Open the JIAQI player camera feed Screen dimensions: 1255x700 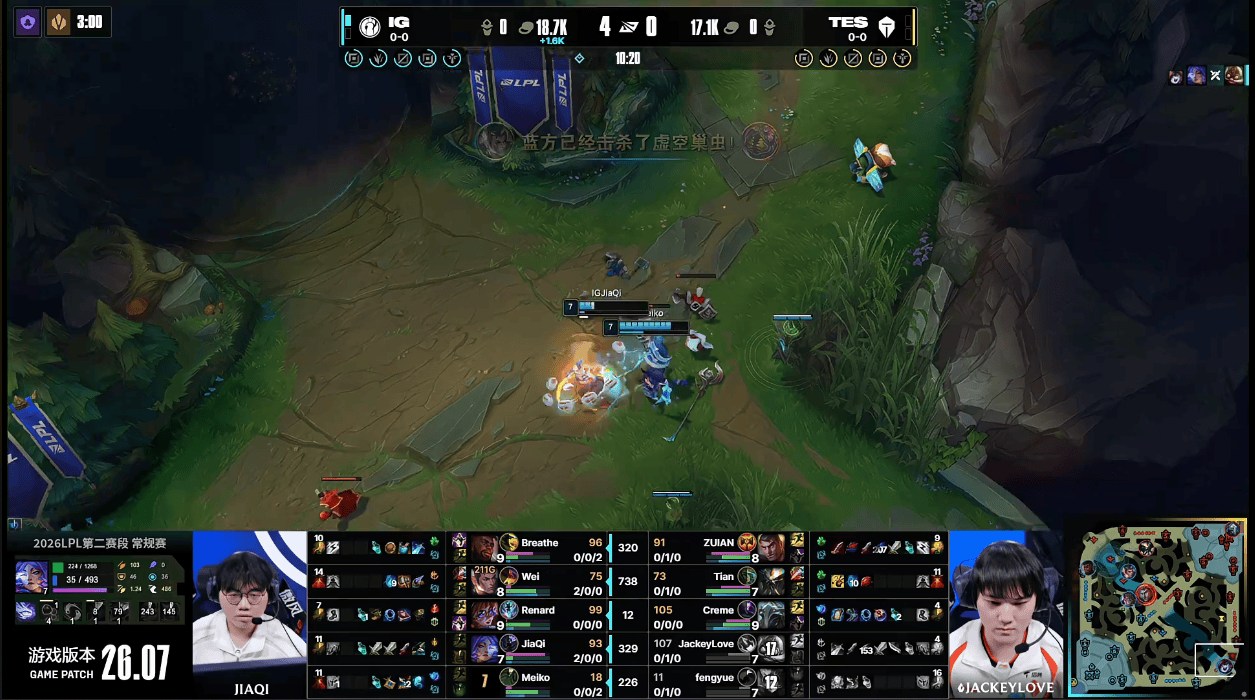(x=249, y=612)
